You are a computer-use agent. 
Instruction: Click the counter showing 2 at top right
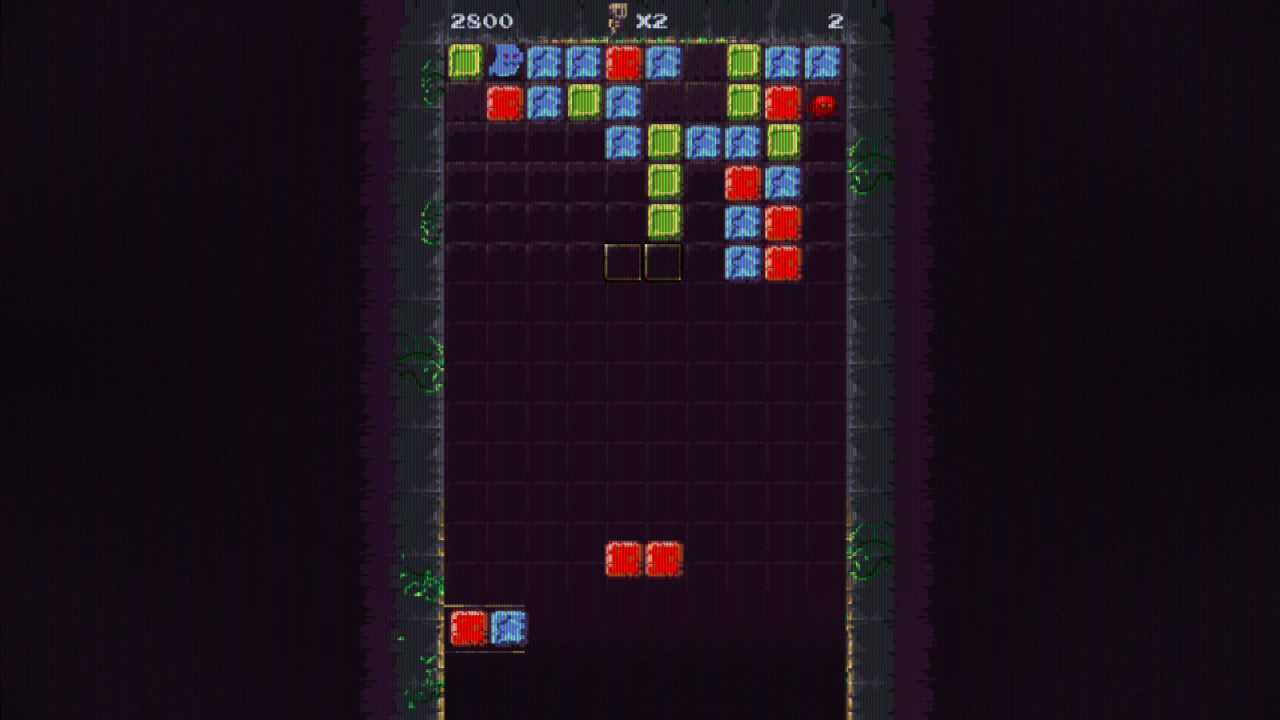(x=836, y=20)
